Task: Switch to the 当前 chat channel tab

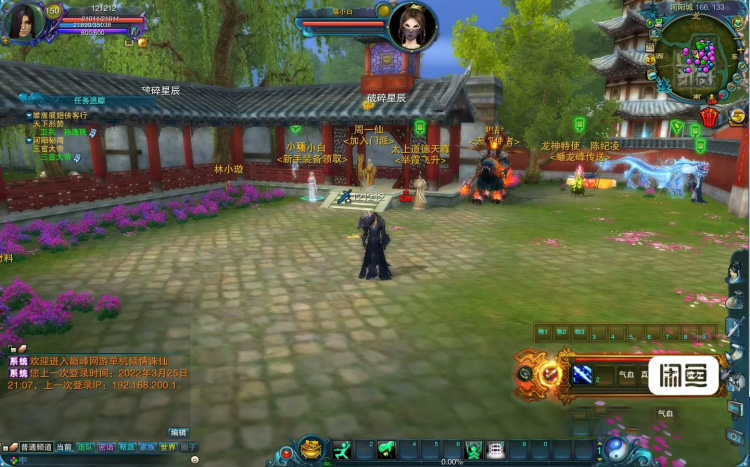Action: coord(64,448)
